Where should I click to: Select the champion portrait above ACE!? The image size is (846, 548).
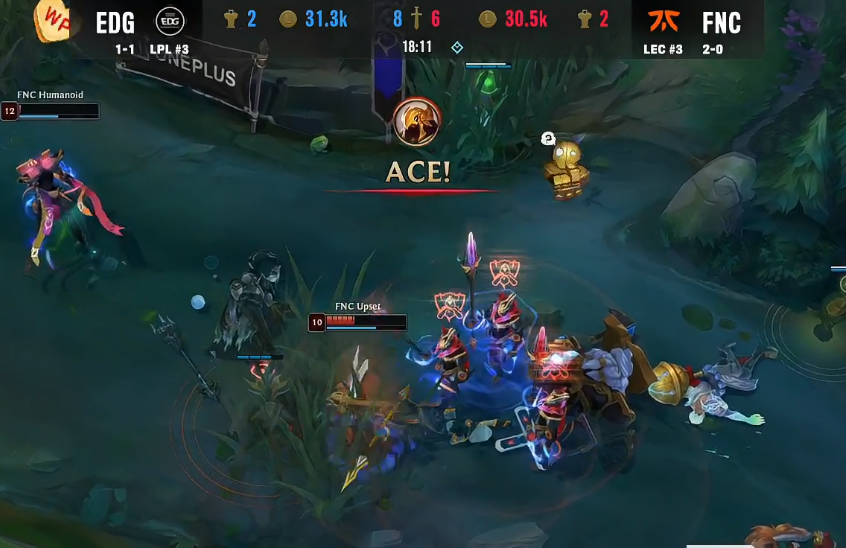pos(418,123)
